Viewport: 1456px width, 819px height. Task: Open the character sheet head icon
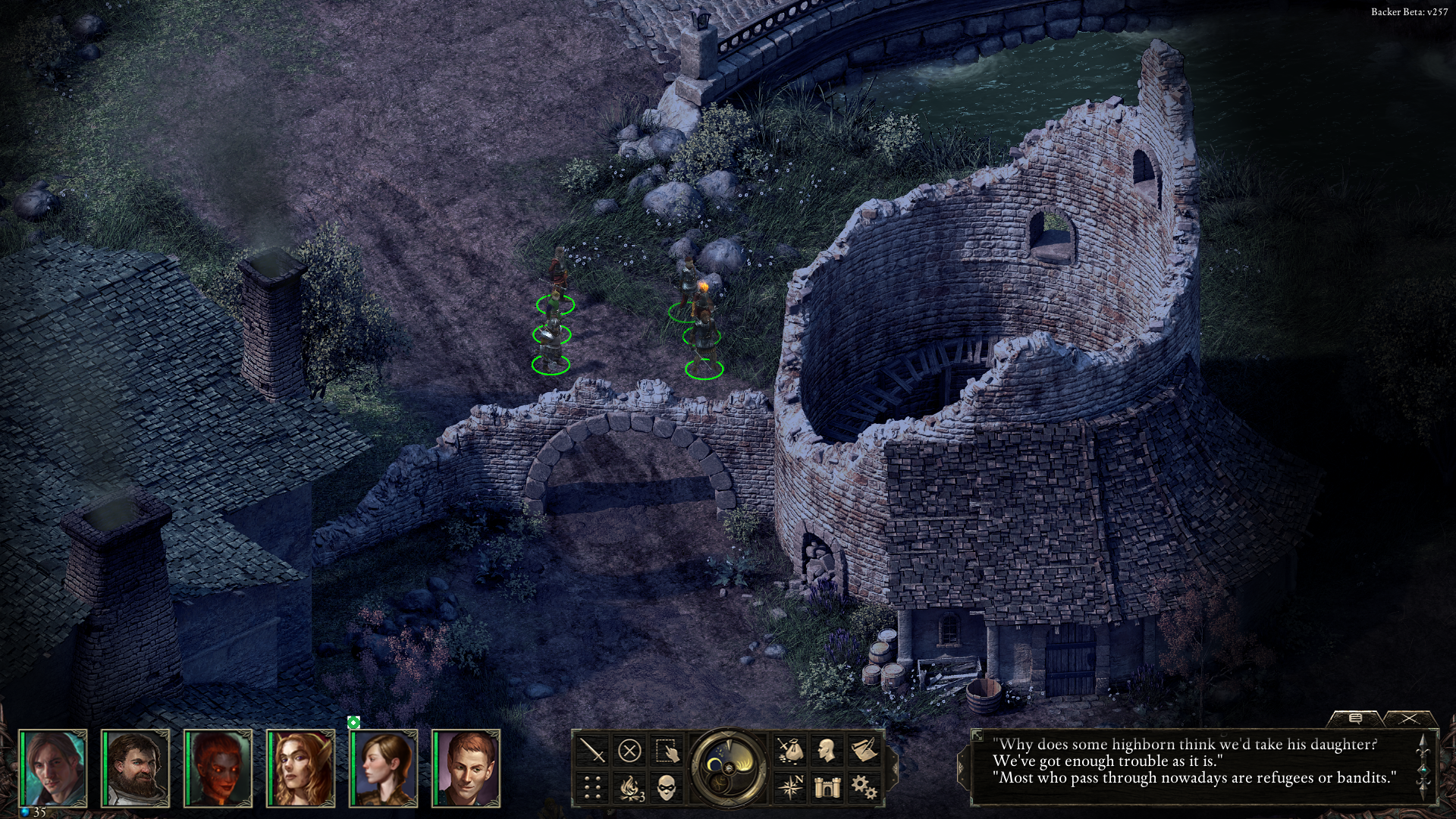(x=827, y=751)
